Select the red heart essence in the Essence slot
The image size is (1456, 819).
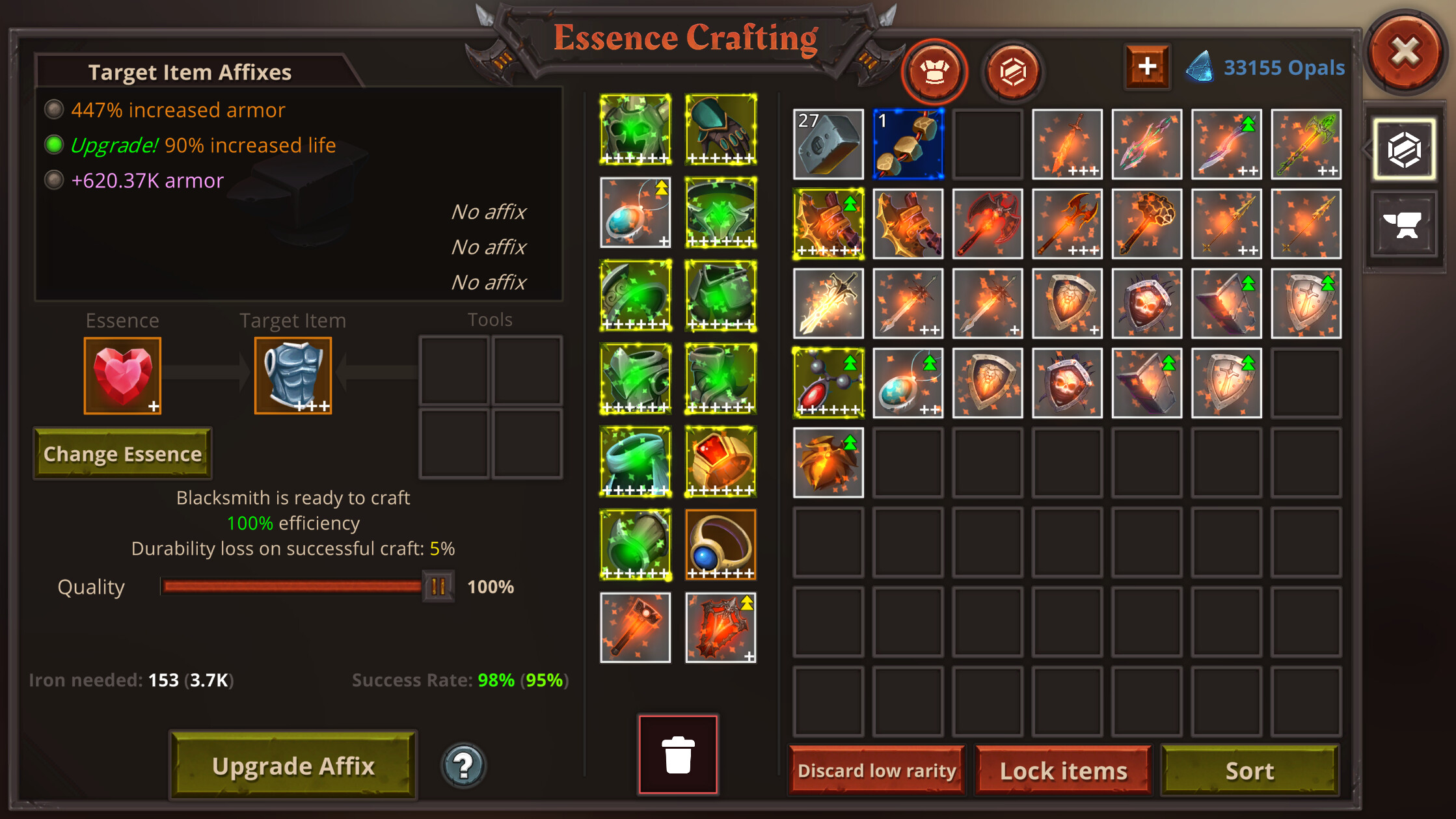[122, 375]
